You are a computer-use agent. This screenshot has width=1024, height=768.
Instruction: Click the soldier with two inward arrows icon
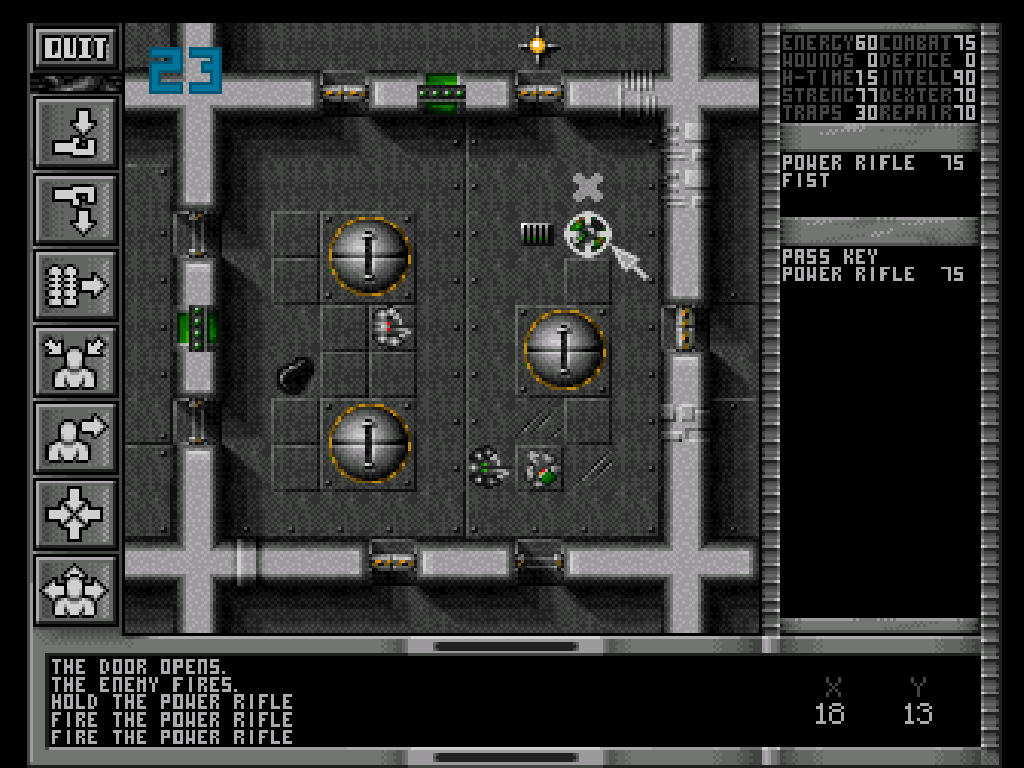click(x=76, y=361)
